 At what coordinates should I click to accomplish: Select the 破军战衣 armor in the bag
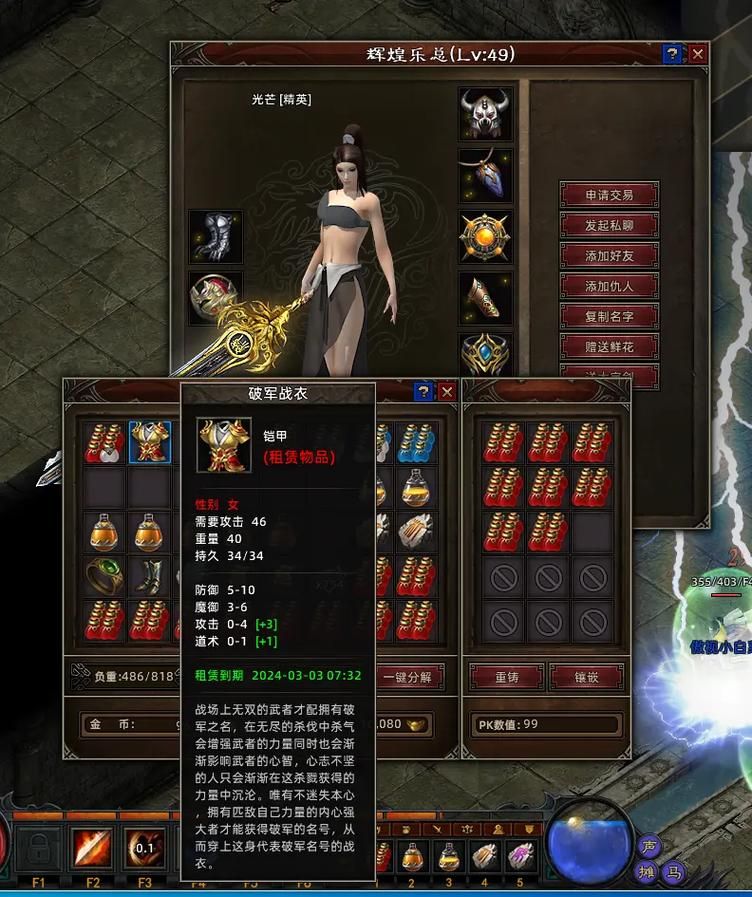[150, 442]
